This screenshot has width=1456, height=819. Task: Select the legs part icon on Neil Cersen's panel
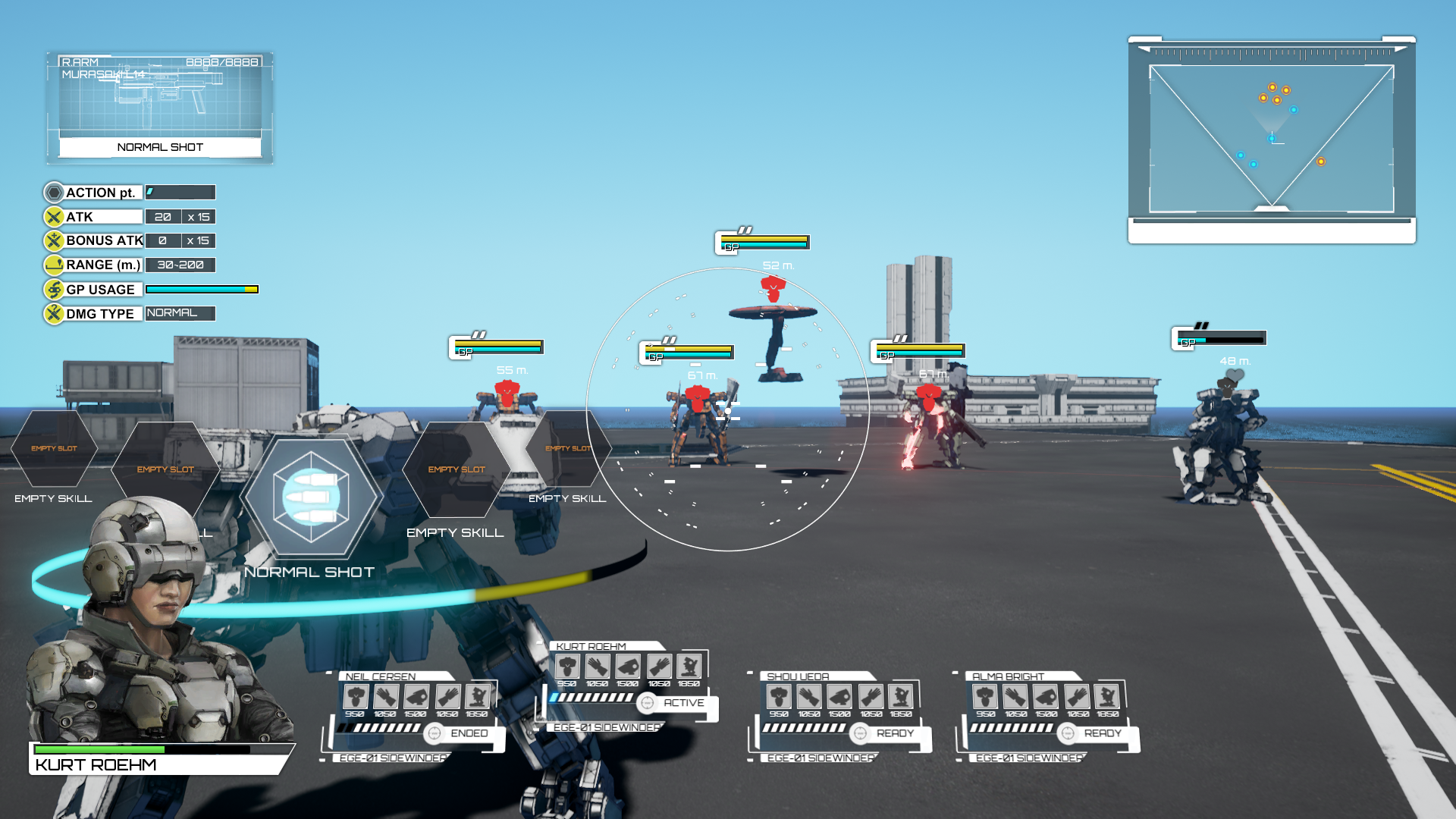[478, 695]
